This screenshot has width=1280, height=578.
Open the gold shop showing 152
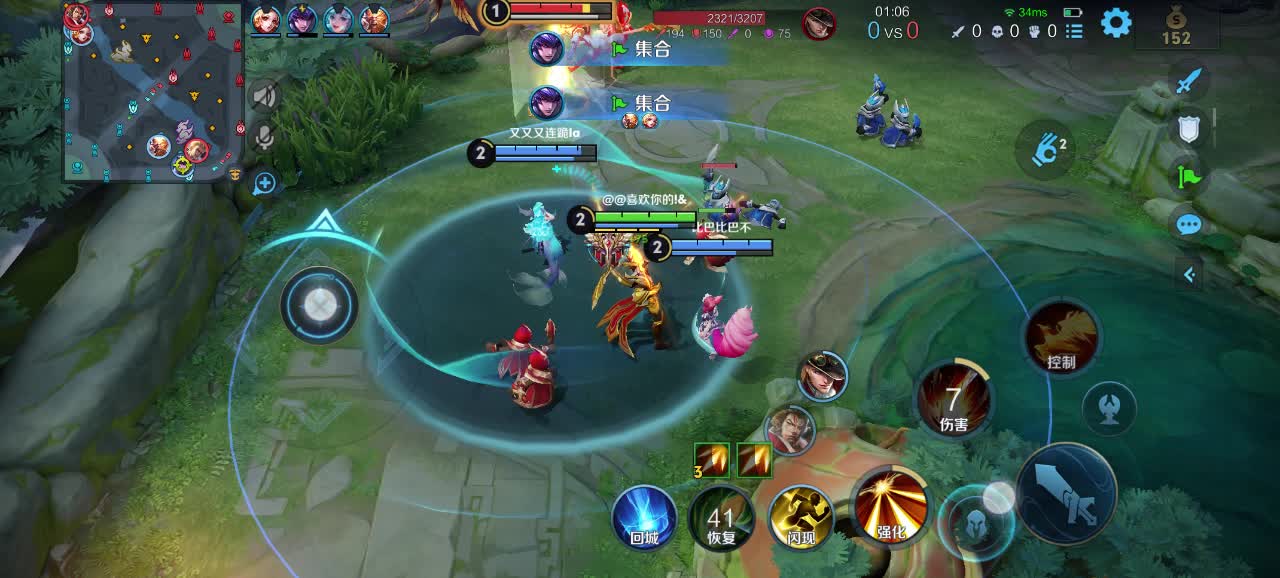pyautogui.click(x=1176, y=27)
